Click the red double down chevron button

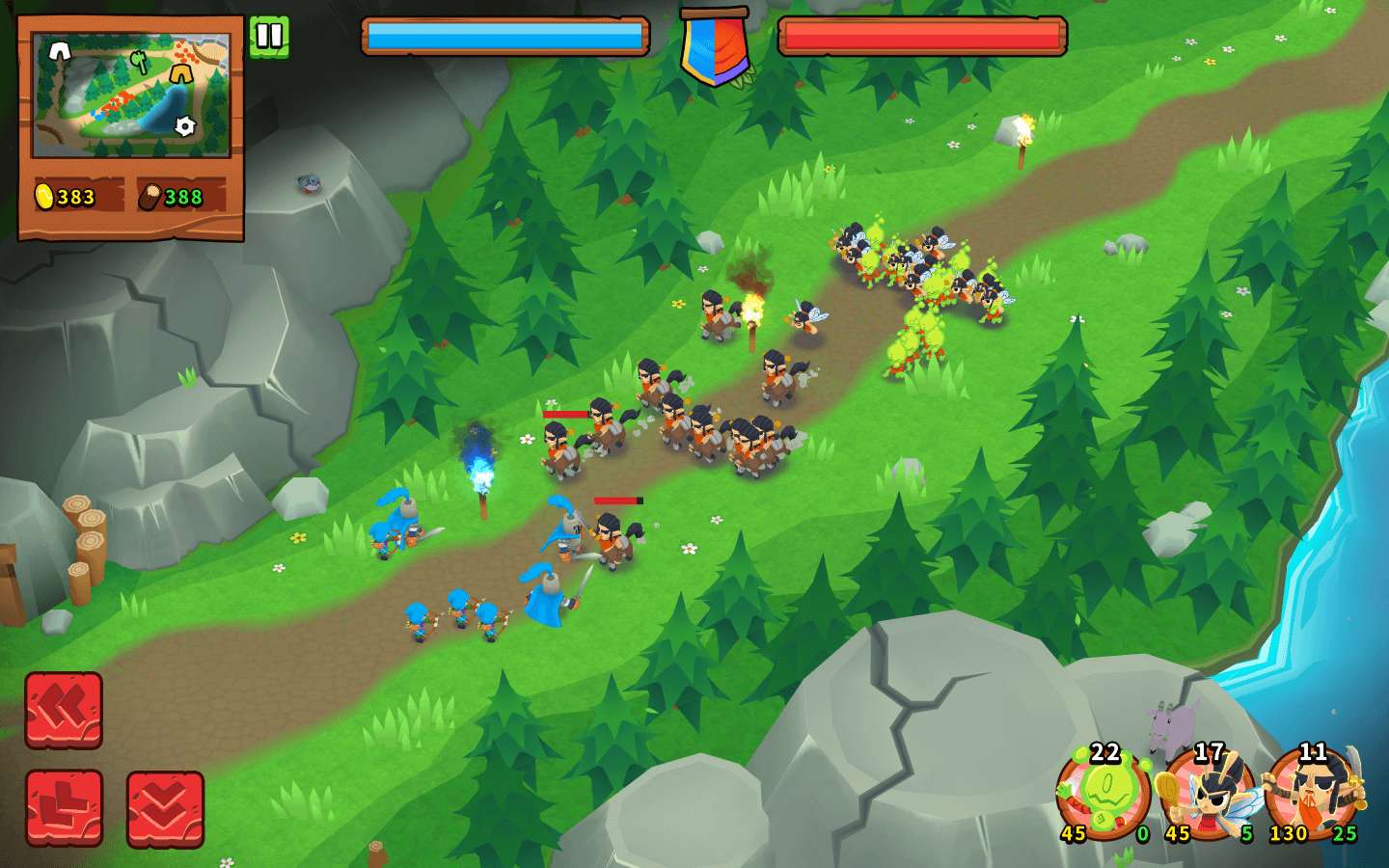pos(165,808)
